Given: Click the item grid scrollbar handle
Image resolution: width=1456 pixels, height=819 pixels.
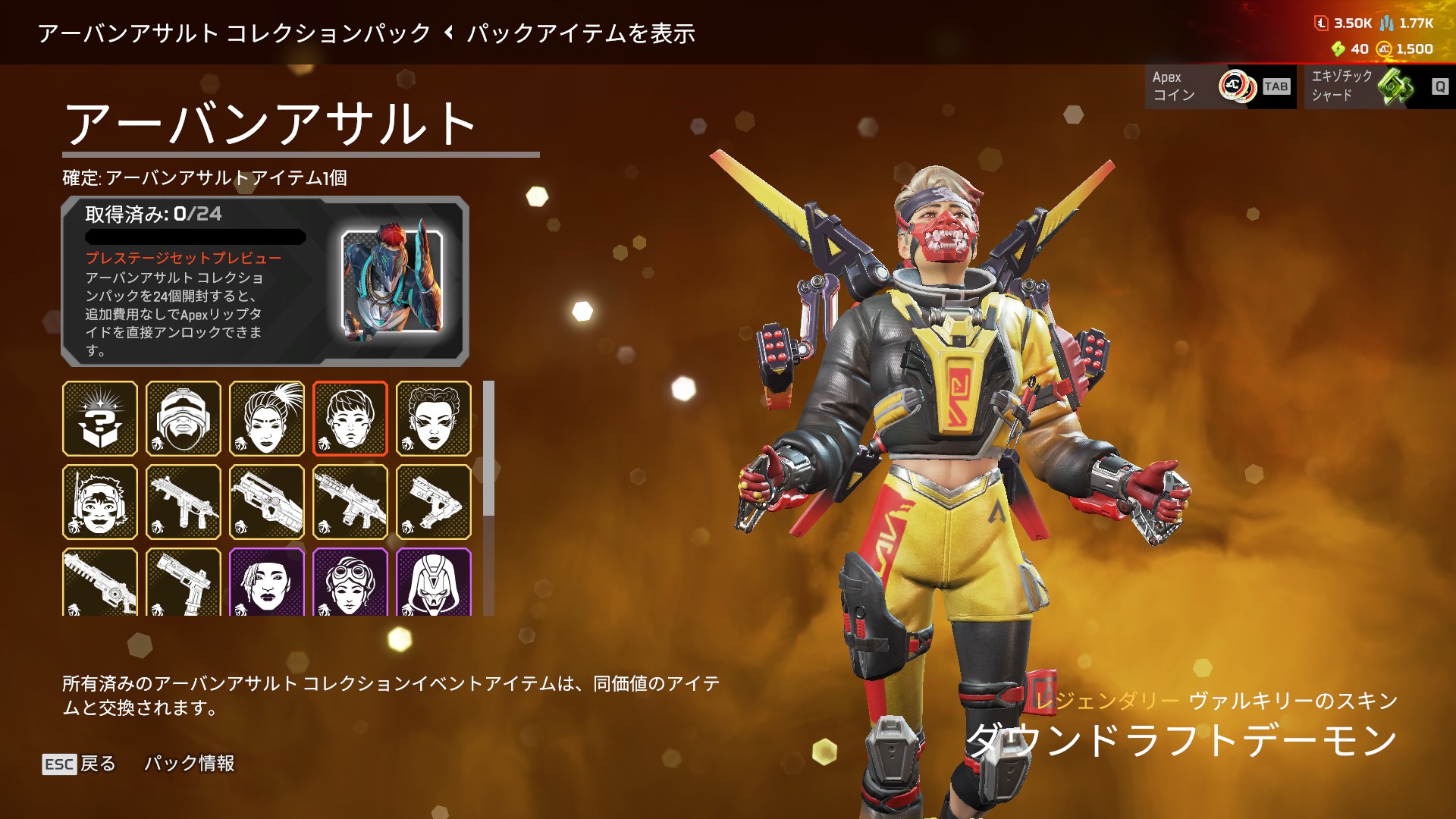Looking at the screenshot, I should pyautogui.click(x=489, y=448).
